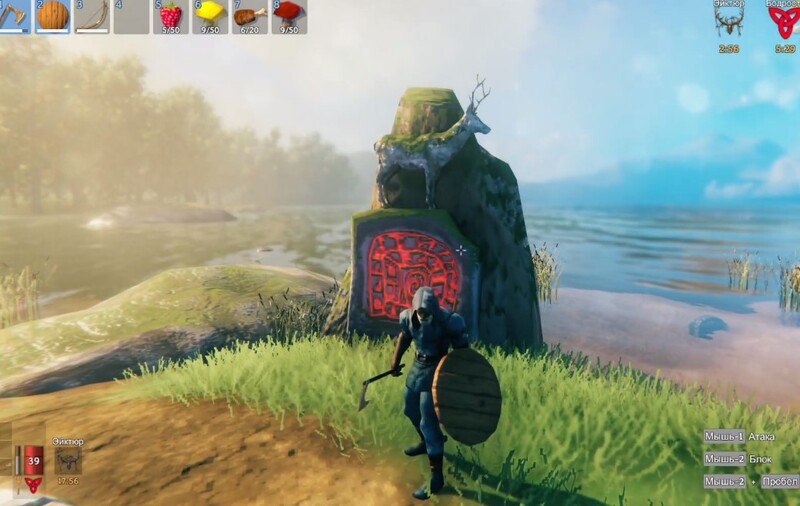Activate the Эйктюр forsaken power icon
The image size is (800, 506).
[x=69, y=460]
